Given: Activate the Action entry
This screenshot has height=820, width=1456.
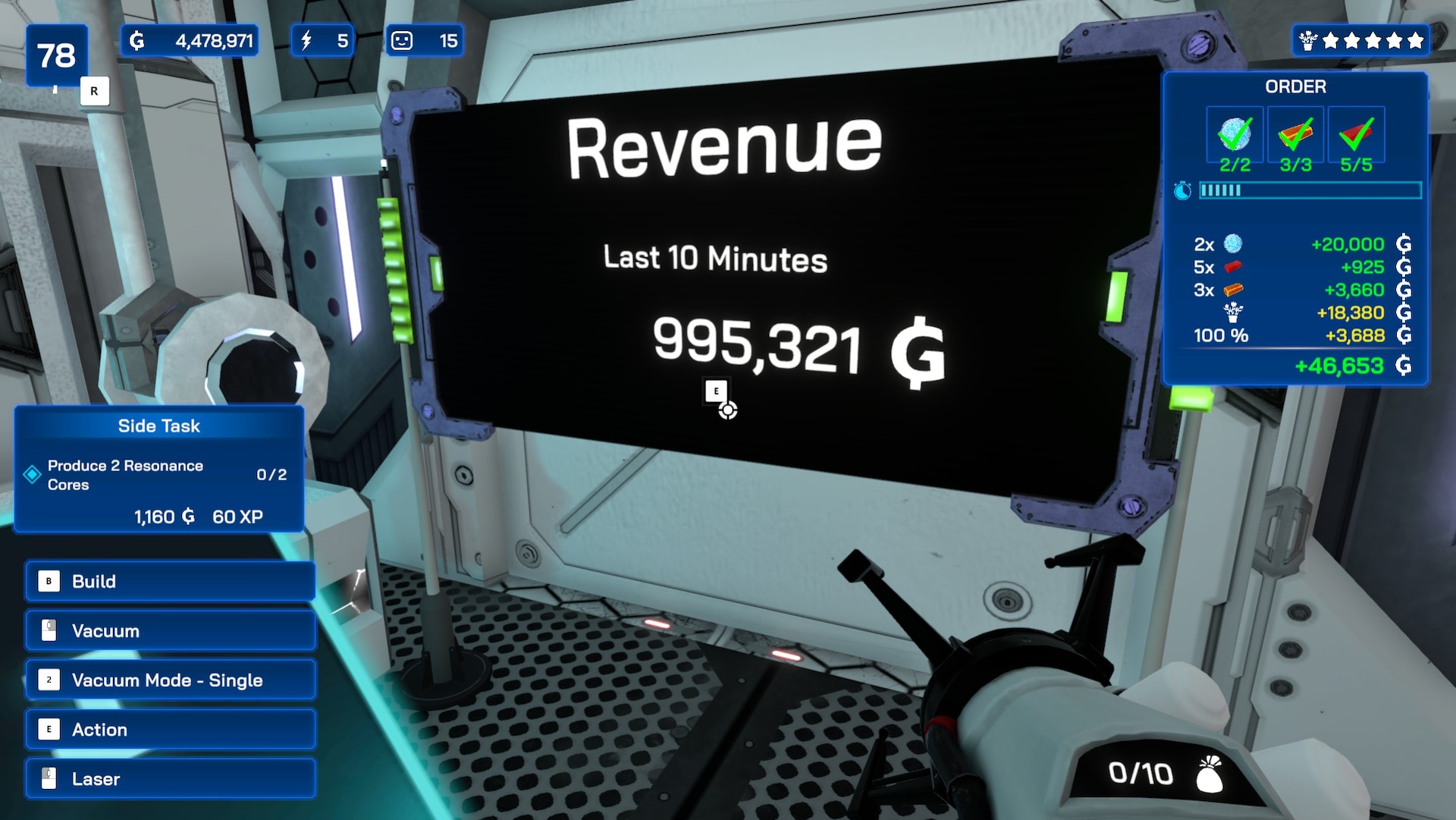Looking at the screenshot, I should coord(170,730).
